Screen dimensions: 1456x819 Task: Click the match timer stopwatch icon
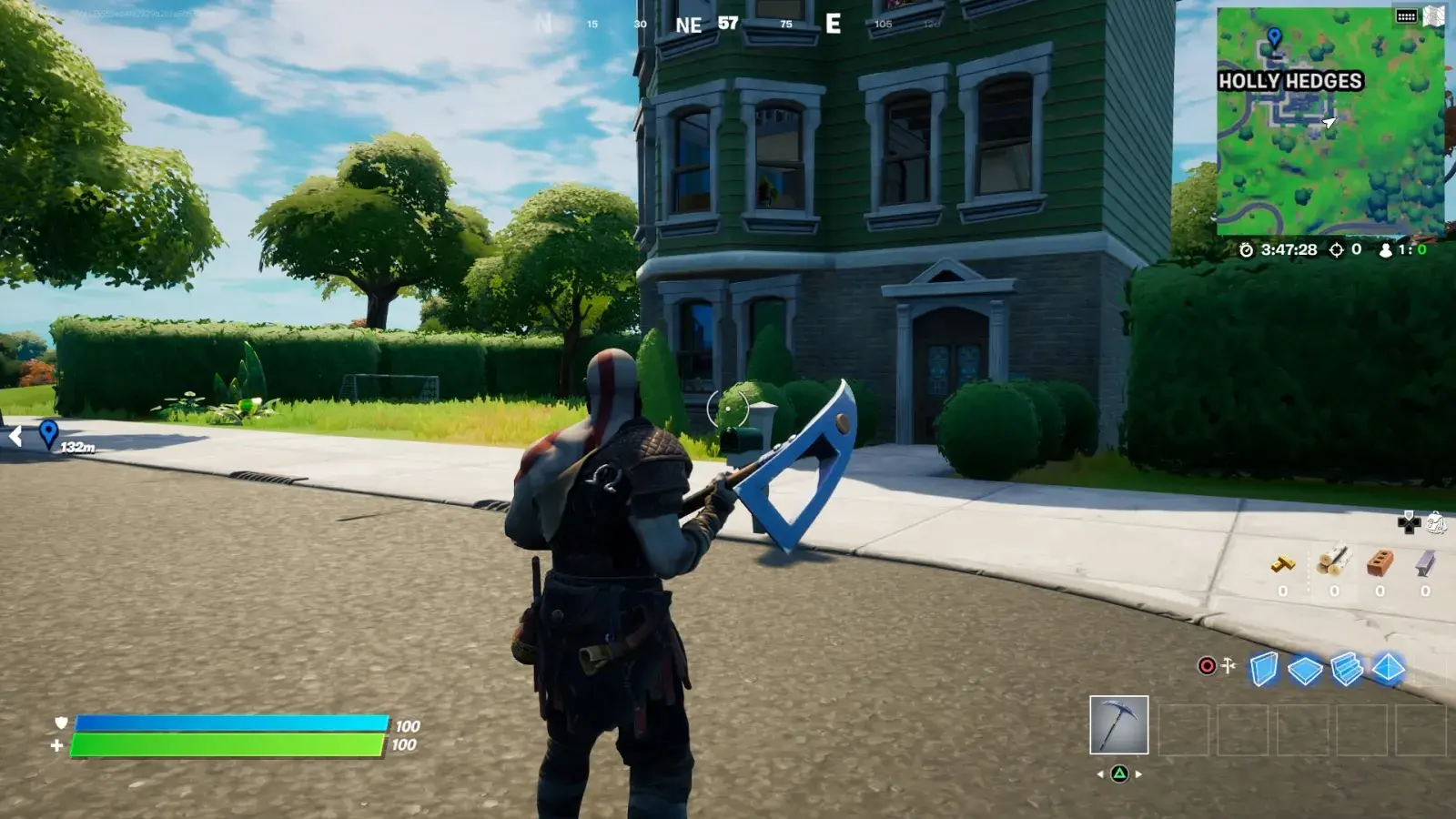click(1247, 250)
